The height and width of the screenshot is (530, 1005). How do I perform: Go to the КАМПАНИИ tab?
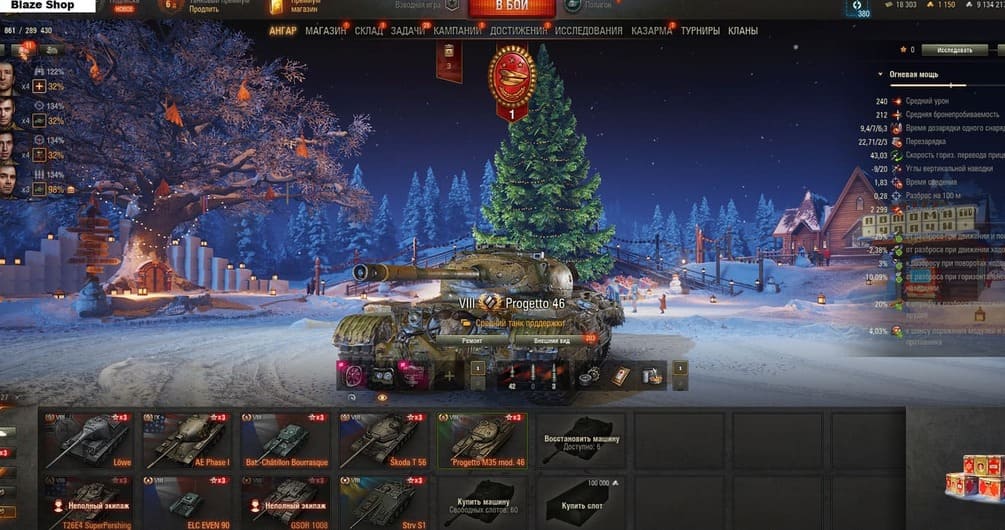(x=457, y=31)
